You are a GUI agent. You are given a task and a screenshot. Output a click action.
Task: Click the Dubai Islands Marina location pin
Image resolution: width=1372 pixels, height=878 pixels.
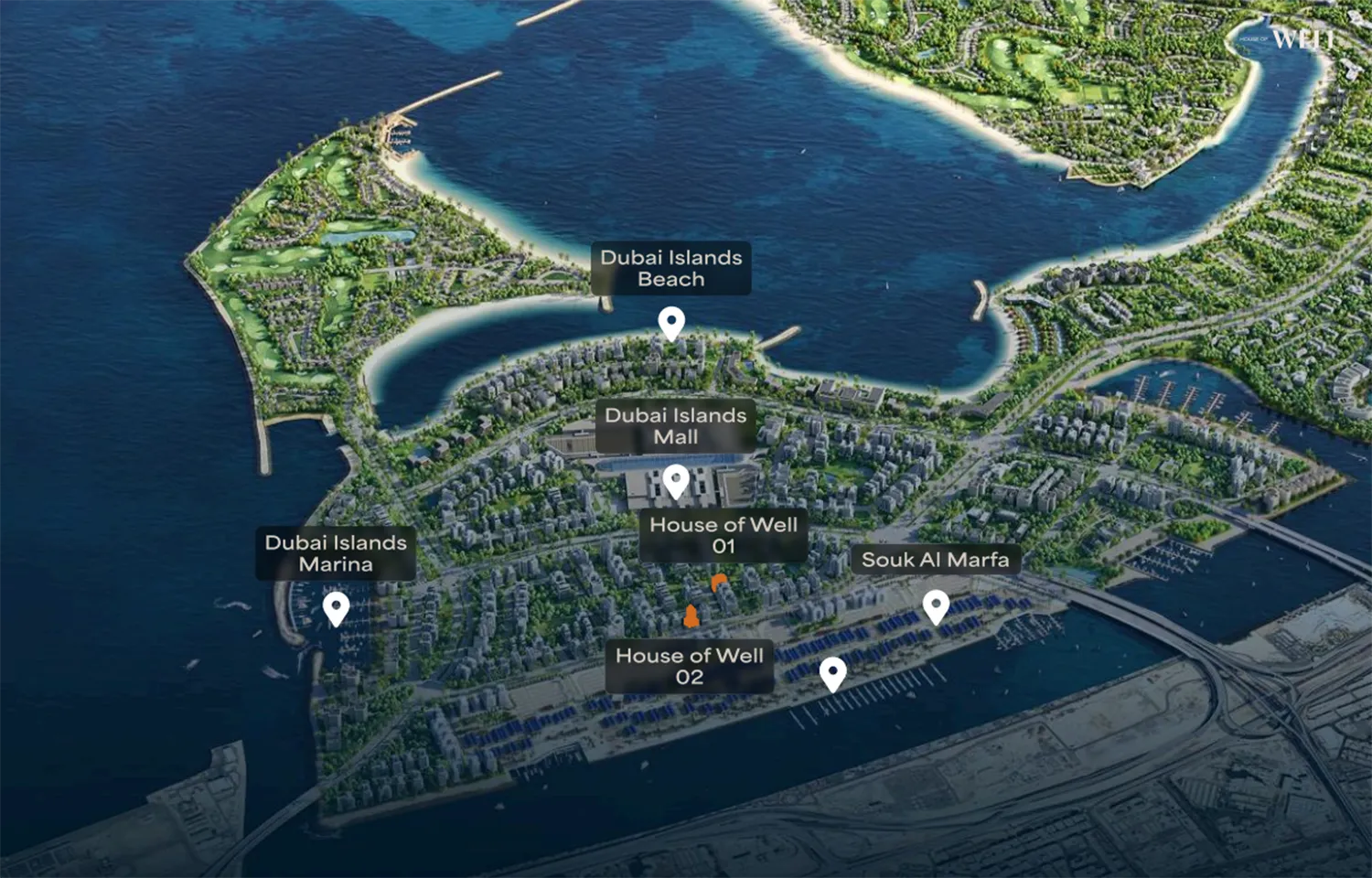(x=336, y=607)
